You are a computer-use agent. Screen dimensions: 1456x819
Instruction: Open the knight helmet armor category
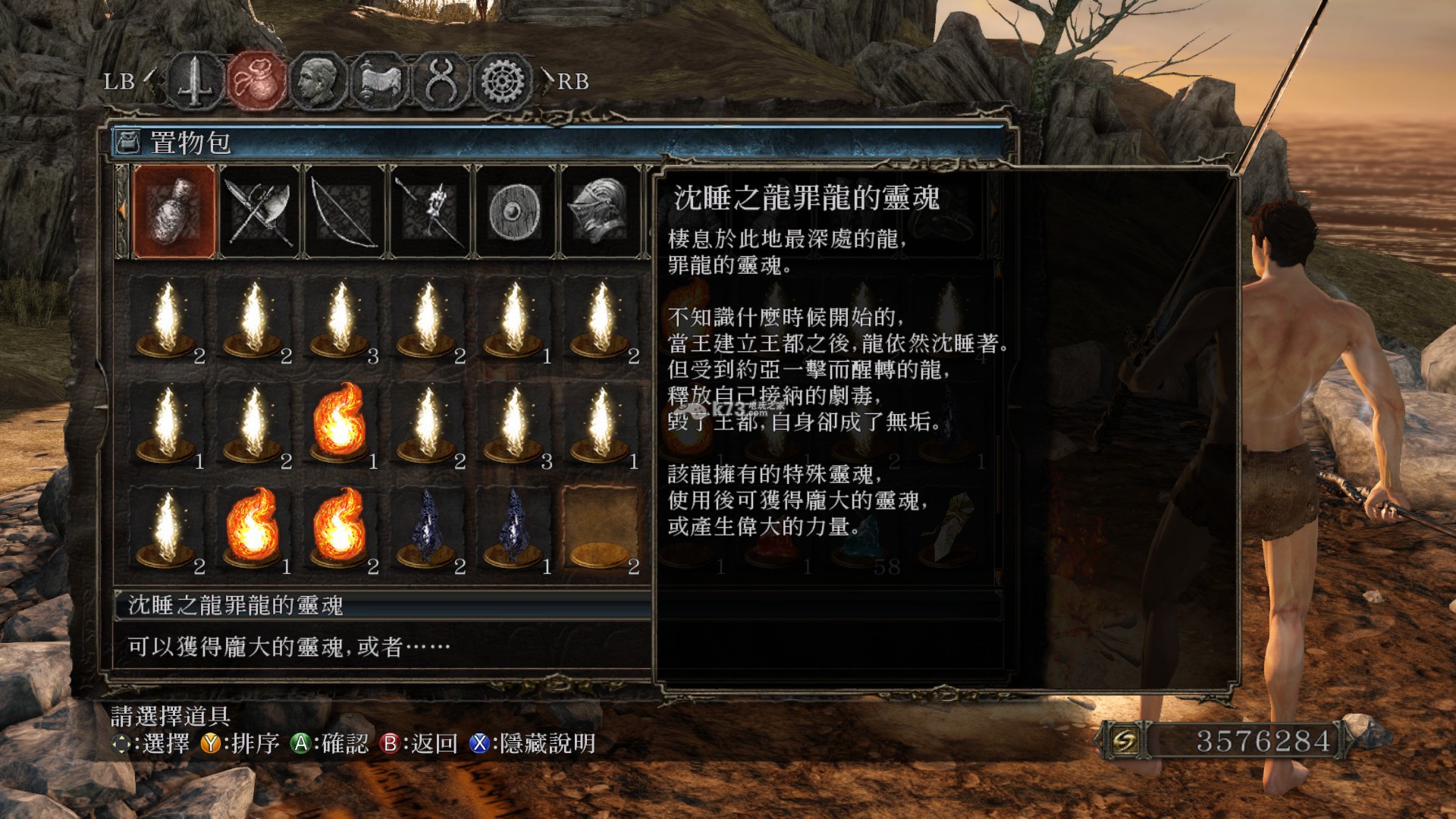[x=601, y=212]
